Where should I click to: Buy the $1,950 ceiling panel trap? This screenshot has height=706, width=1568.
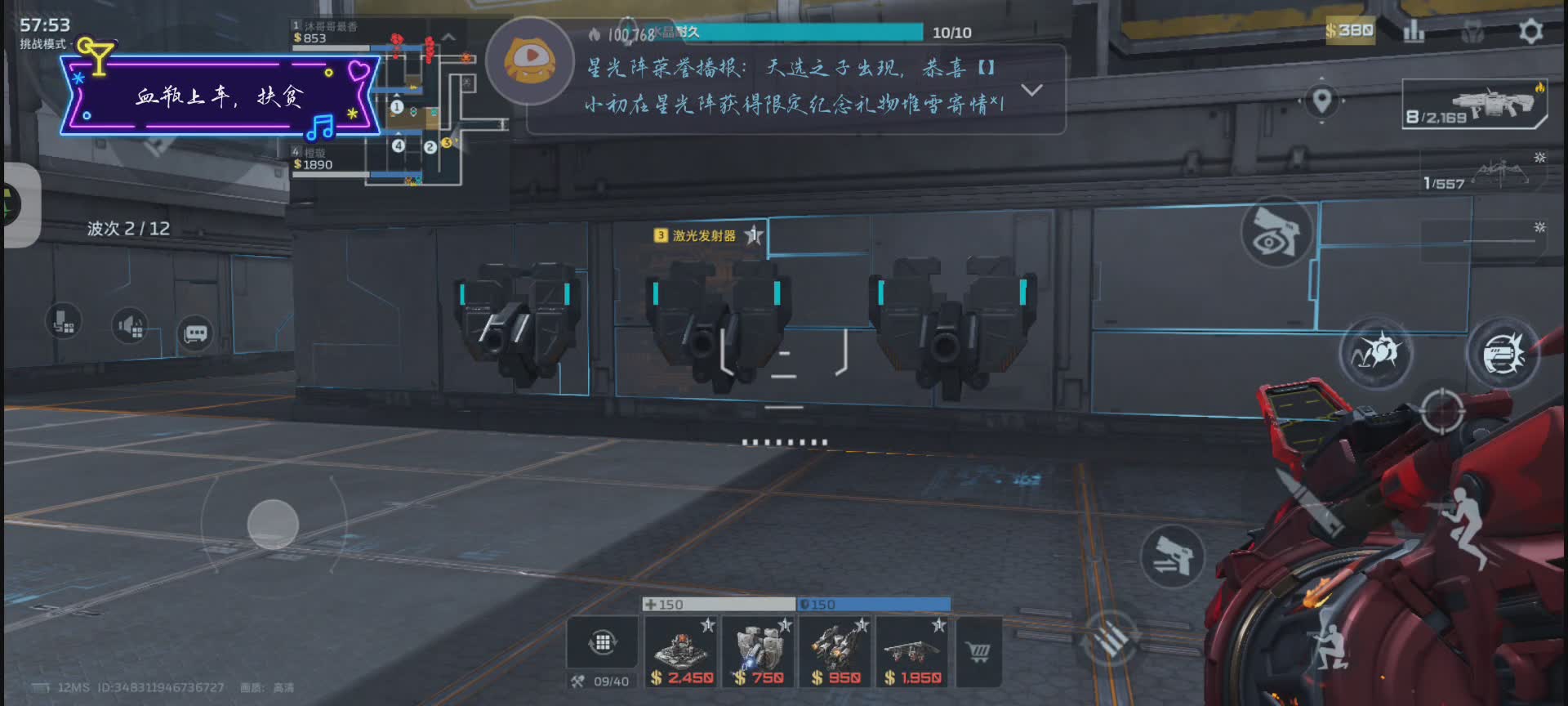[x=911, y=653]
